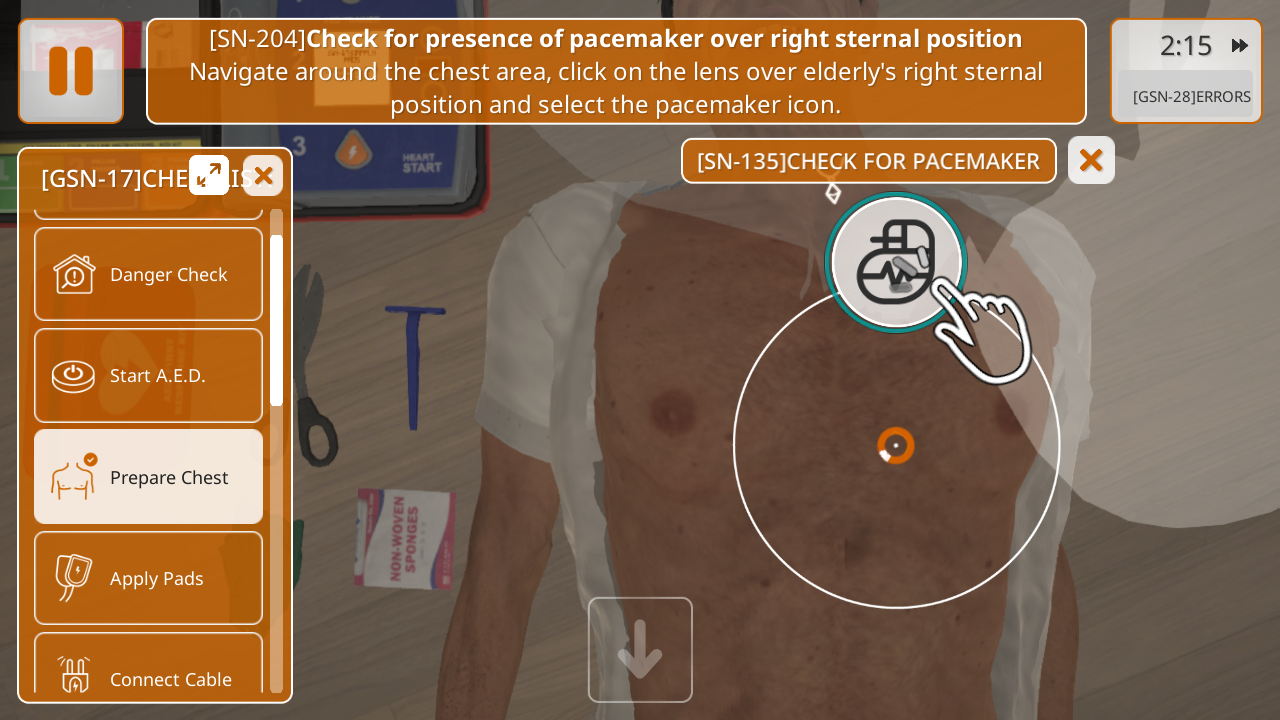Choose the Prepare Chest step
1280x720 pixels.
pos(149,477)
